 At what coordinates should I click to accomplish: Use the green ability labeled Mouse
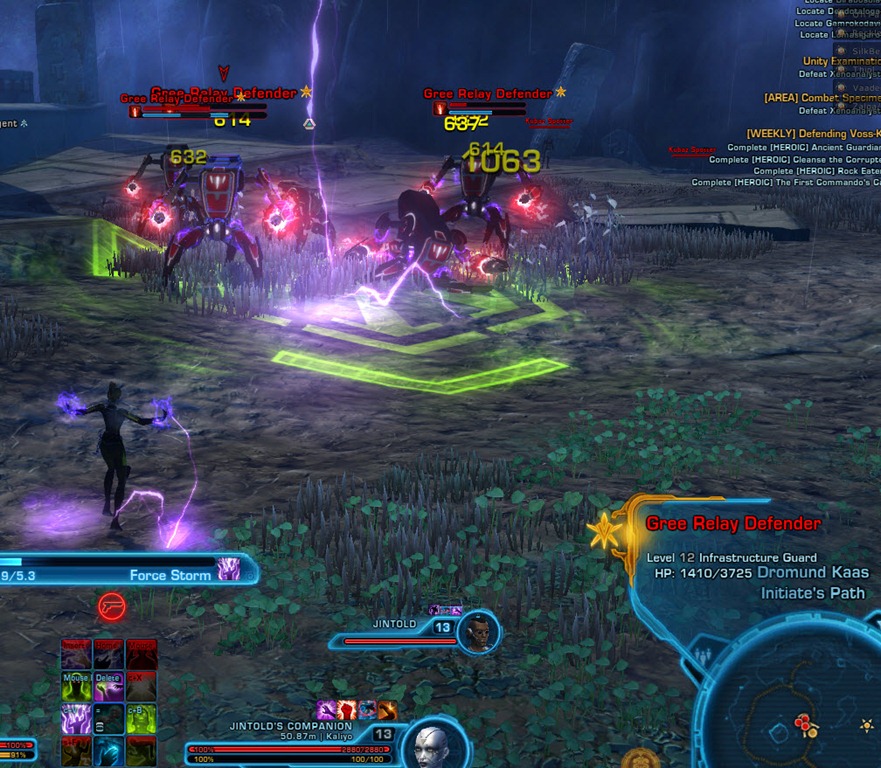tap(77, 685)
